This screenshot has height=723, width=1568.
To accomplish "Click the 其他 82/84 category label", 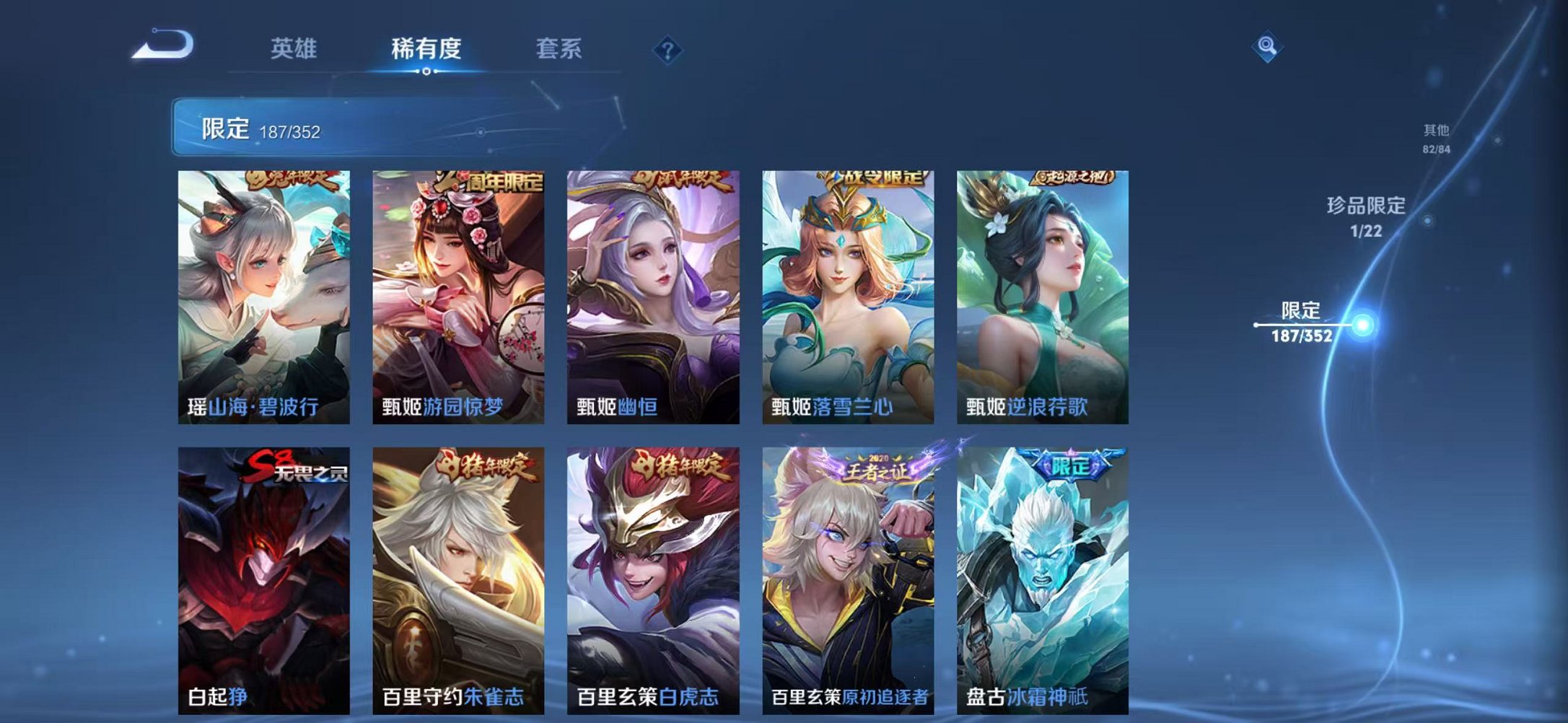I will pyautogui.click(x=1437, y=136).
